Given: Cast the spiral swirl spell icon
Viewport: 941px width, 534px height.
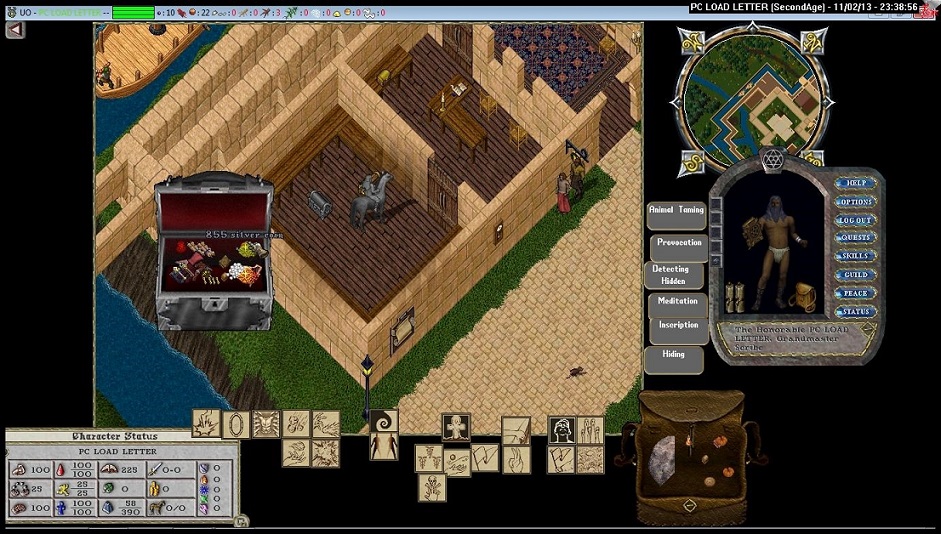Looking at the screenshot, I should point(384,424).
